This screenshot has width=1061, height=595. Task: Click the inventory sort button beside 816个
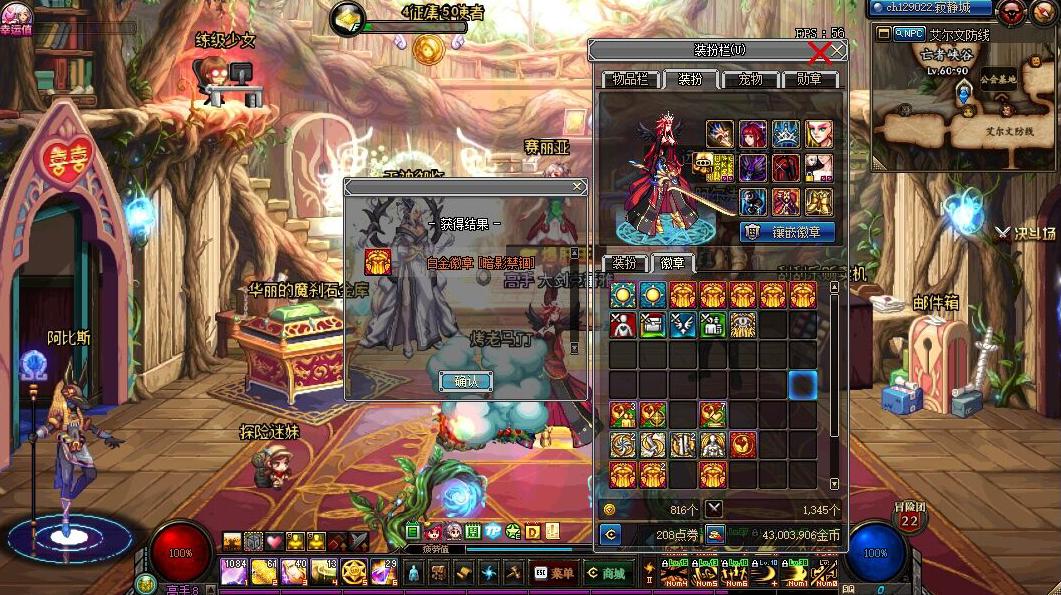(x=714, y=509)
